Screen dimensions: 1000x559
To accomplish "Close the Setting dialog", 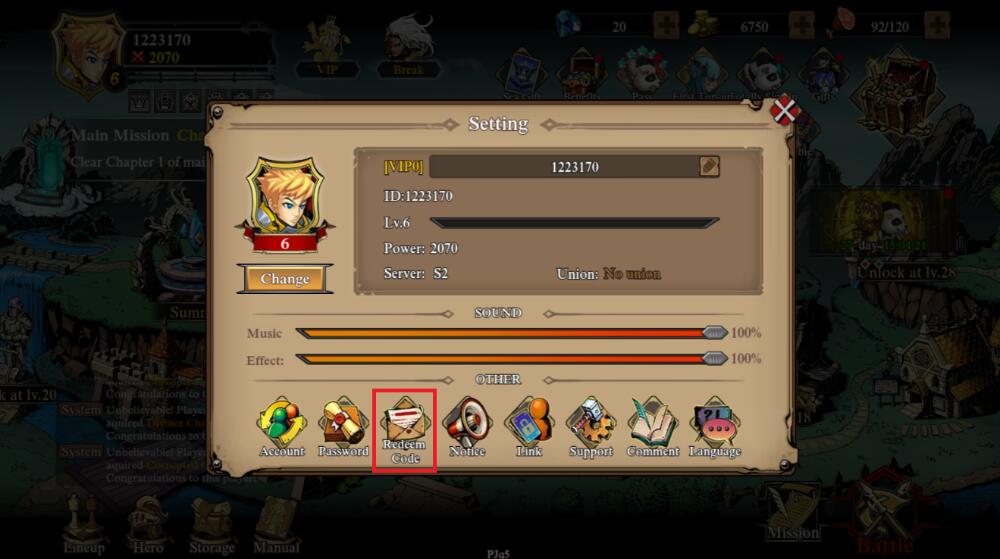I will click(785, 111).
